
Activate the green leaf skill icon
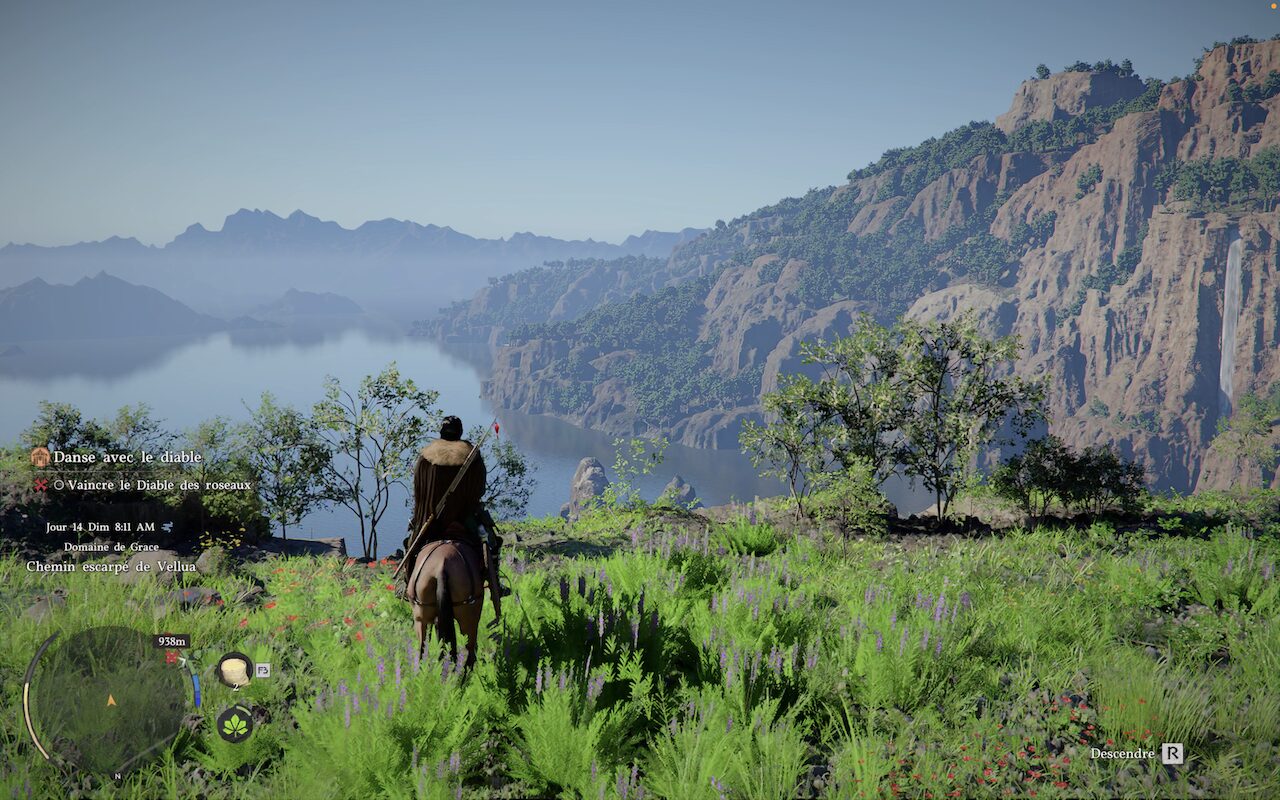click(235, 724)
